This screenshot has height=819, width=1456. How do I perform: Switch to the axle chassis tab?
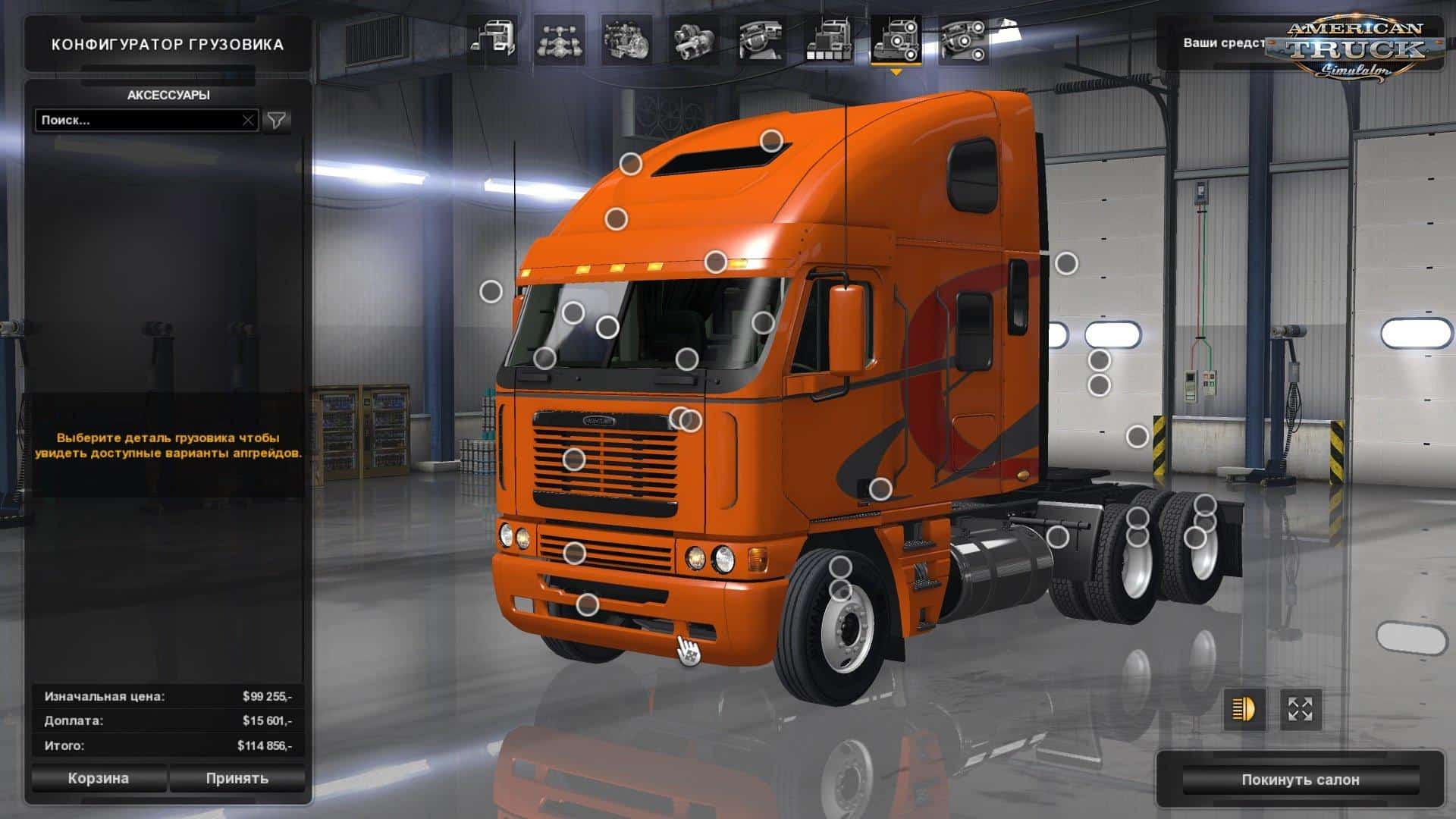click(559, 40)
